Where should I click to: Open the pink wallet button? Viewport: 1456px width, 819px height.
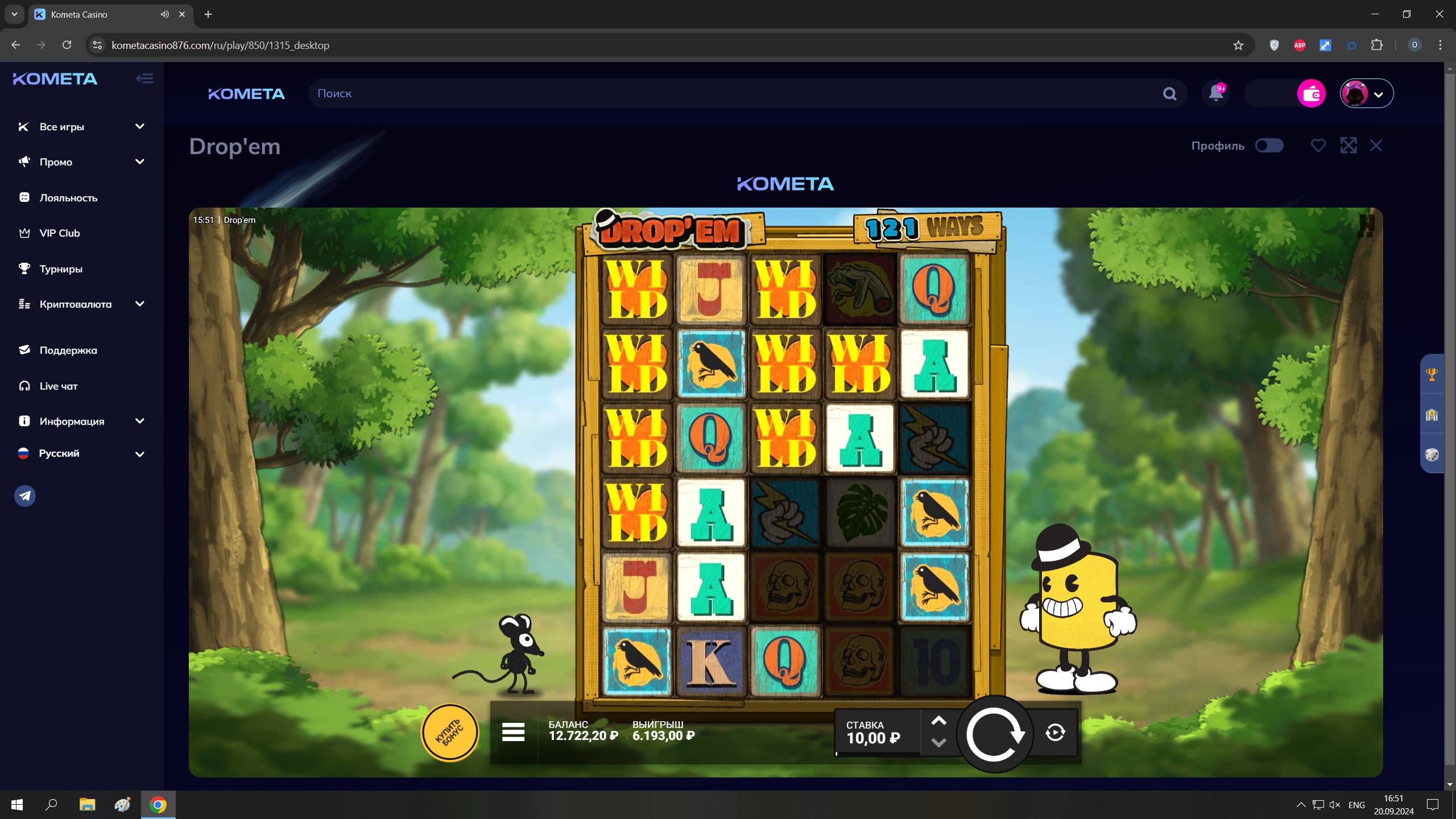click(x=1311, y=94)
